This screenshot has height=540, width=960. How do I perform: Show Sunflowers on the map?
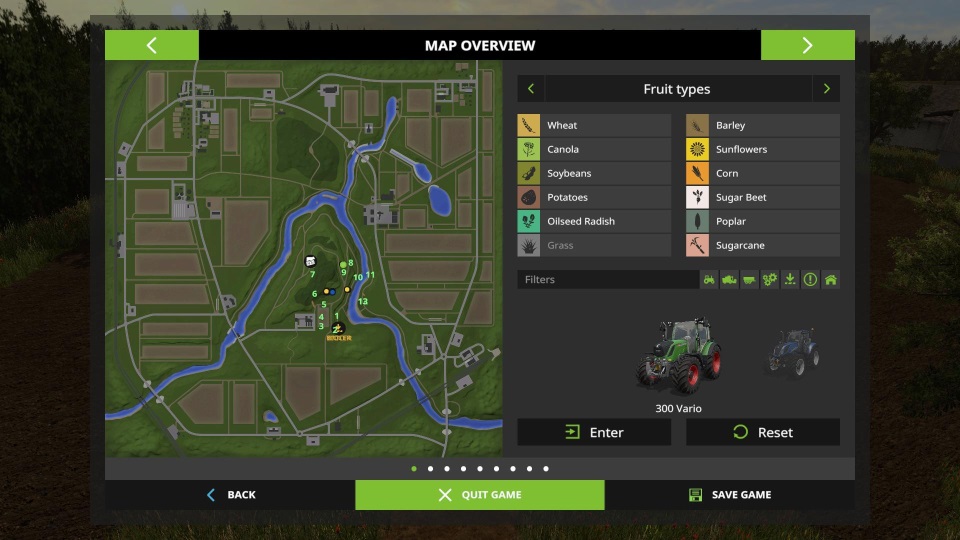pos(762,149)
